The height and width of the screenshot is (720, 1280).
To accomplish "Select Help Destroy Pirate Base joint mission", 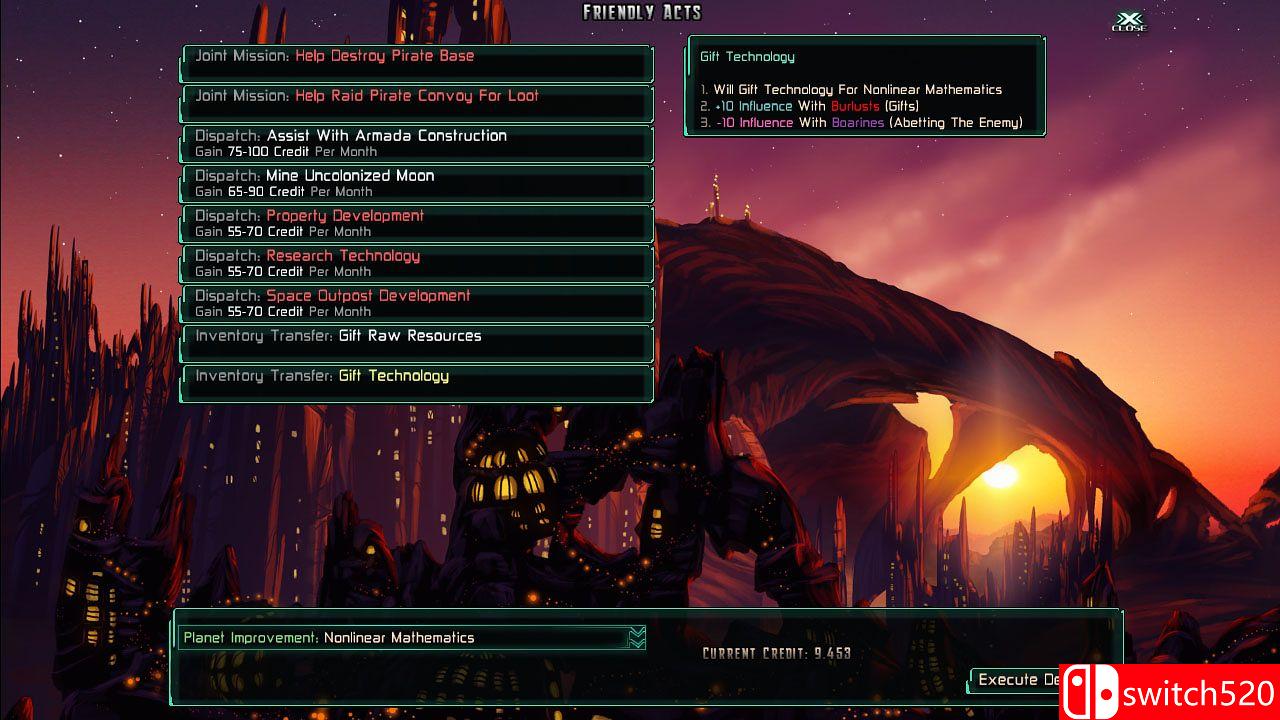I will (x=416, y=64).
